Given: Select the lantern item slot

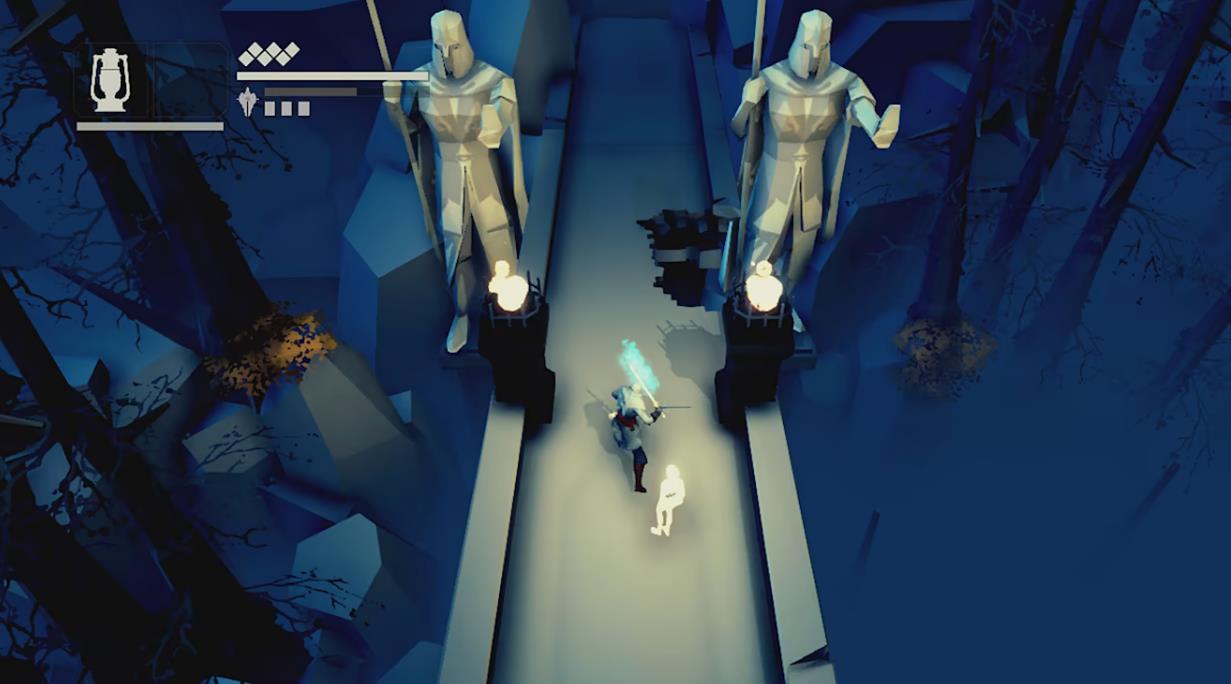Looking at the screenshot, I should click(110, 80).
